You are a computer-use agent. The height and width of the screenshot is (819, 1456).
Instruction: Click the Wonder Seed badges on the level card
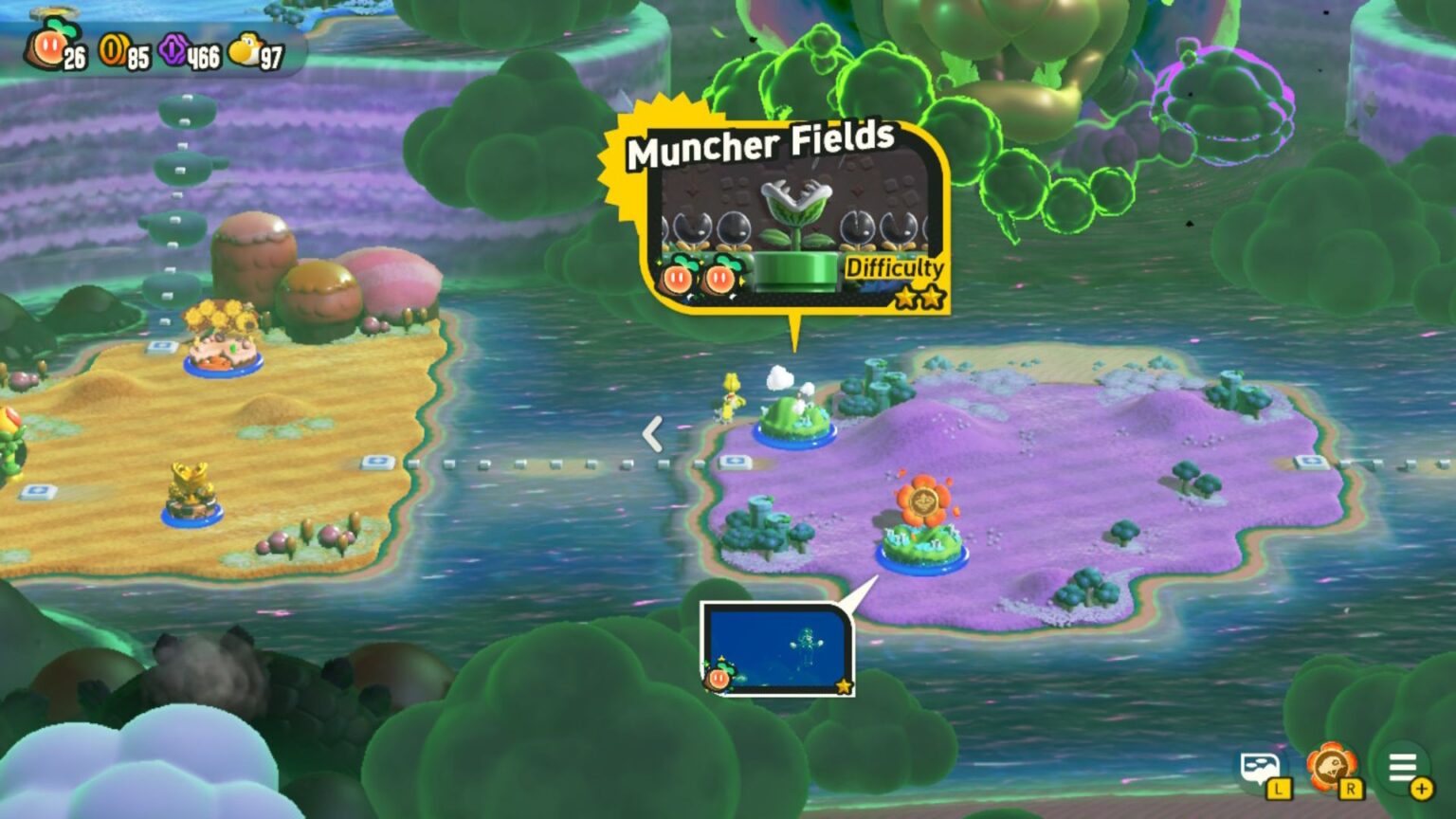click(x=701, y=277)
